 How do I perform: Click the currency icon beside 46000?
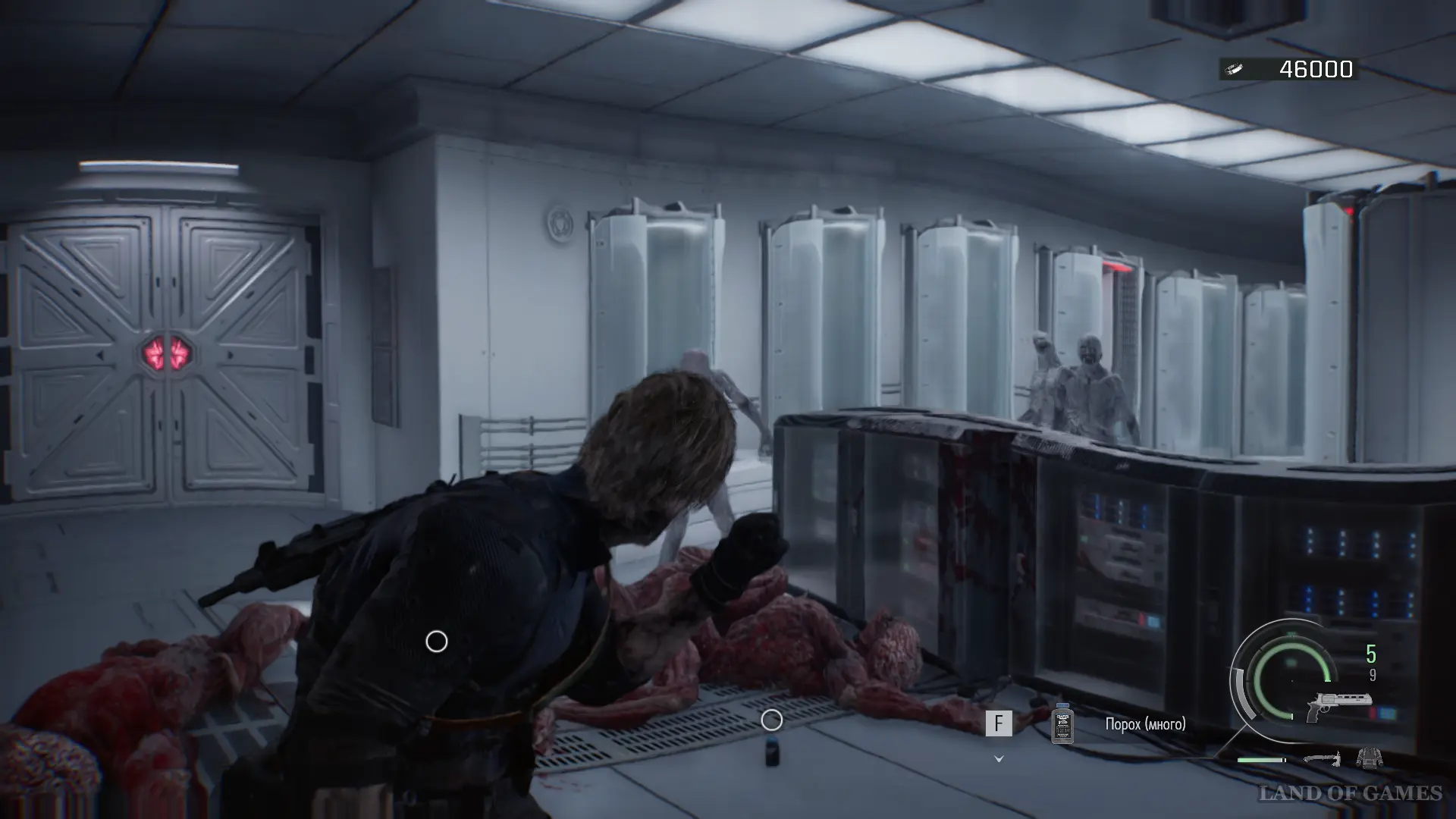pos(1235,70)
